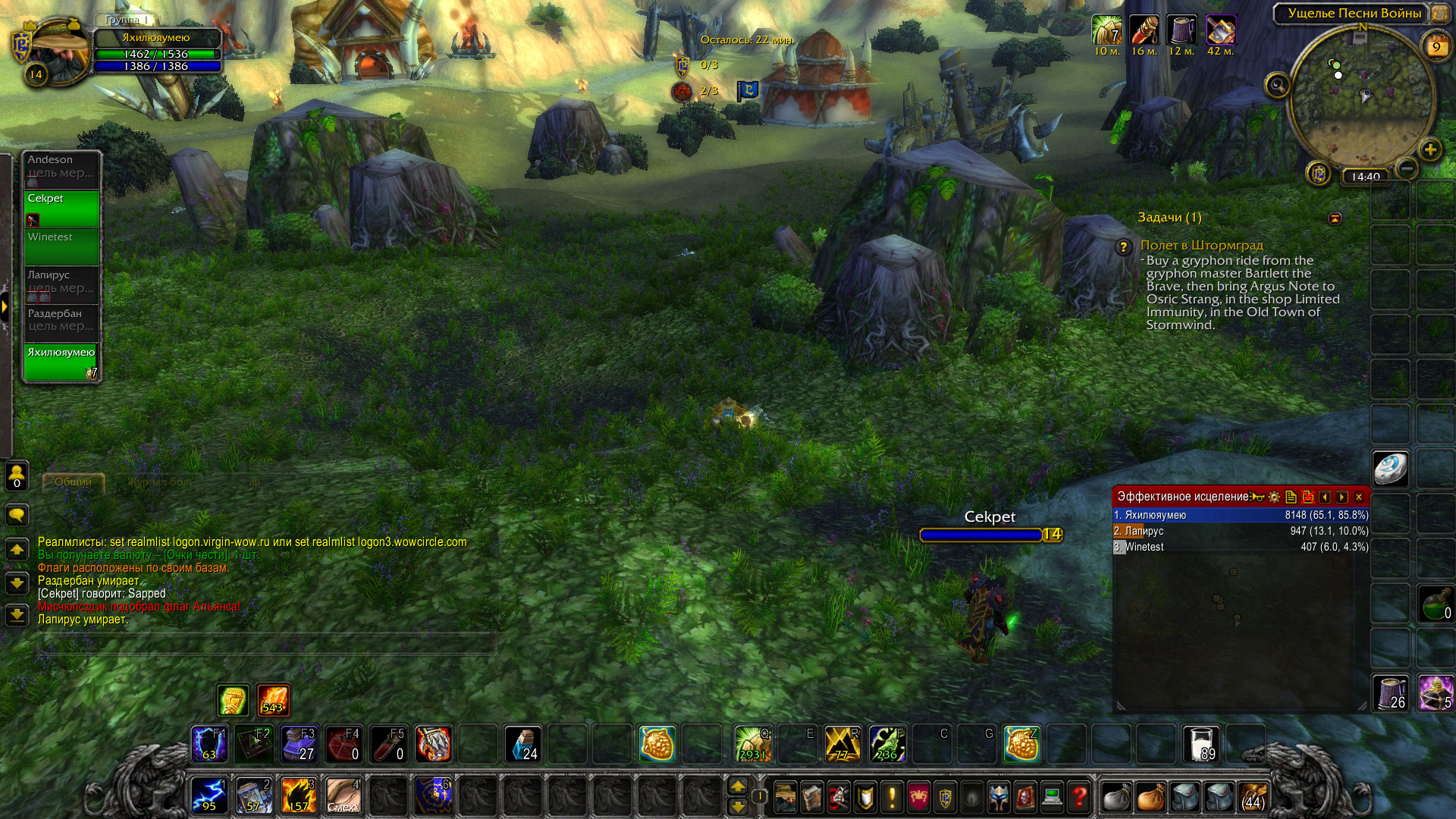Screen dimensions: 1456x819
Task: Activate the flaming spiked gauntlet ability
Action: click(x=433, y=744)
